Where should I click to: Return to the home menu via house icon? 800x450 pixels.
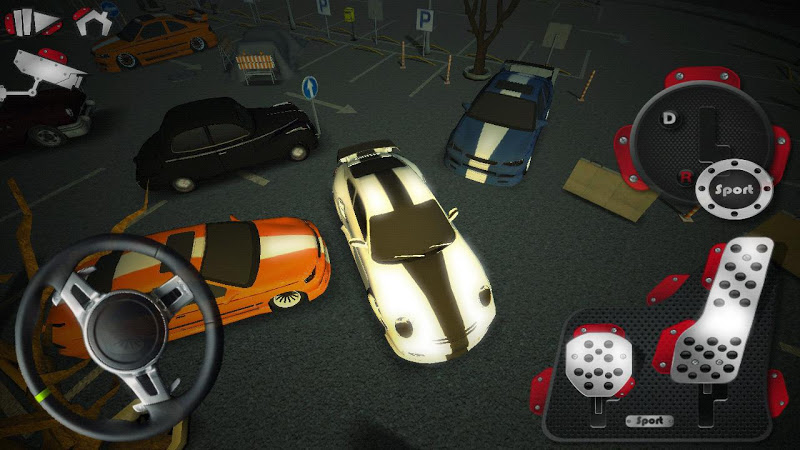coord(90,19)
